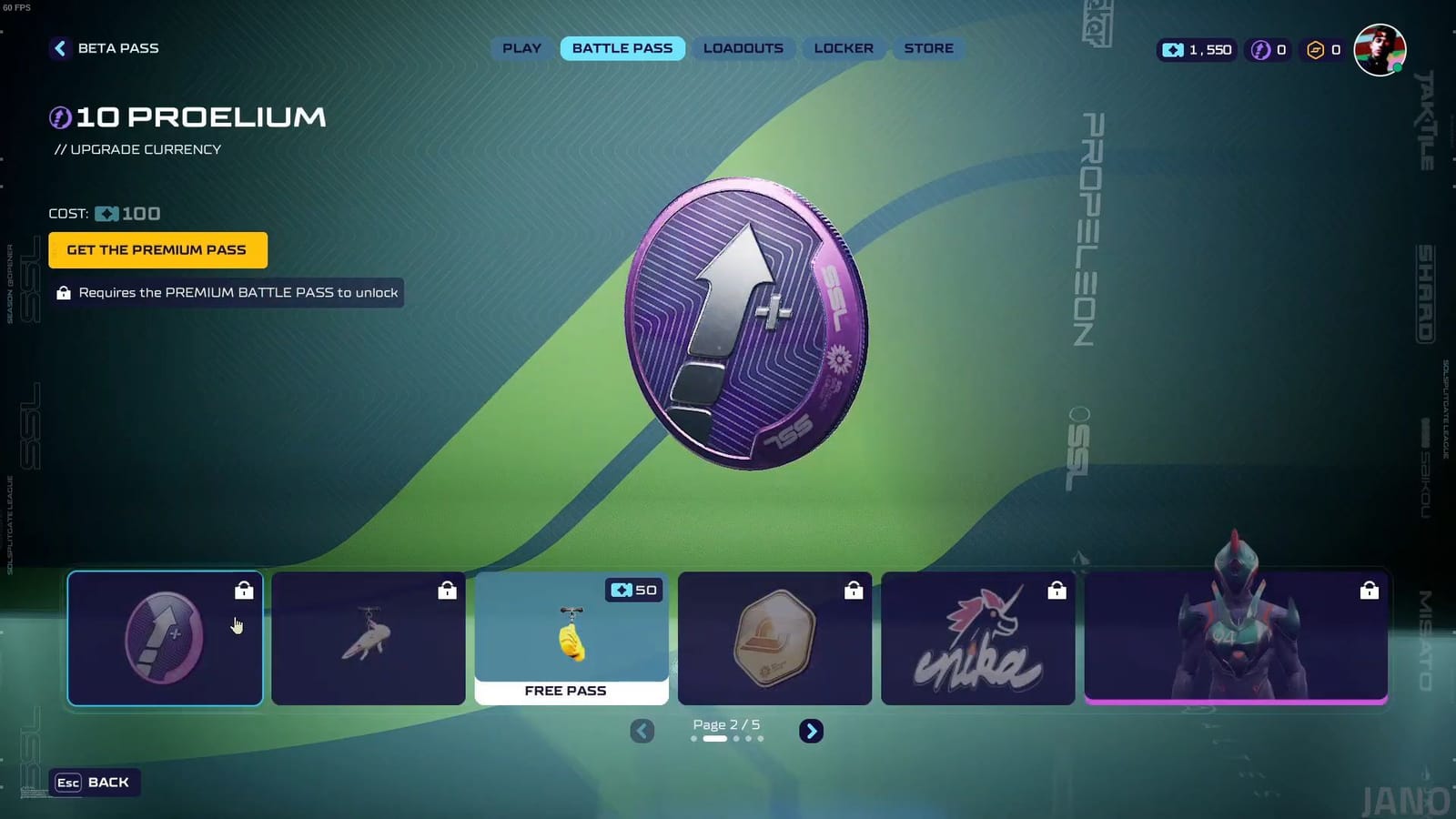View the golden badge reward tile
The image size is (1456, 819).
click(x=774, y=637)
